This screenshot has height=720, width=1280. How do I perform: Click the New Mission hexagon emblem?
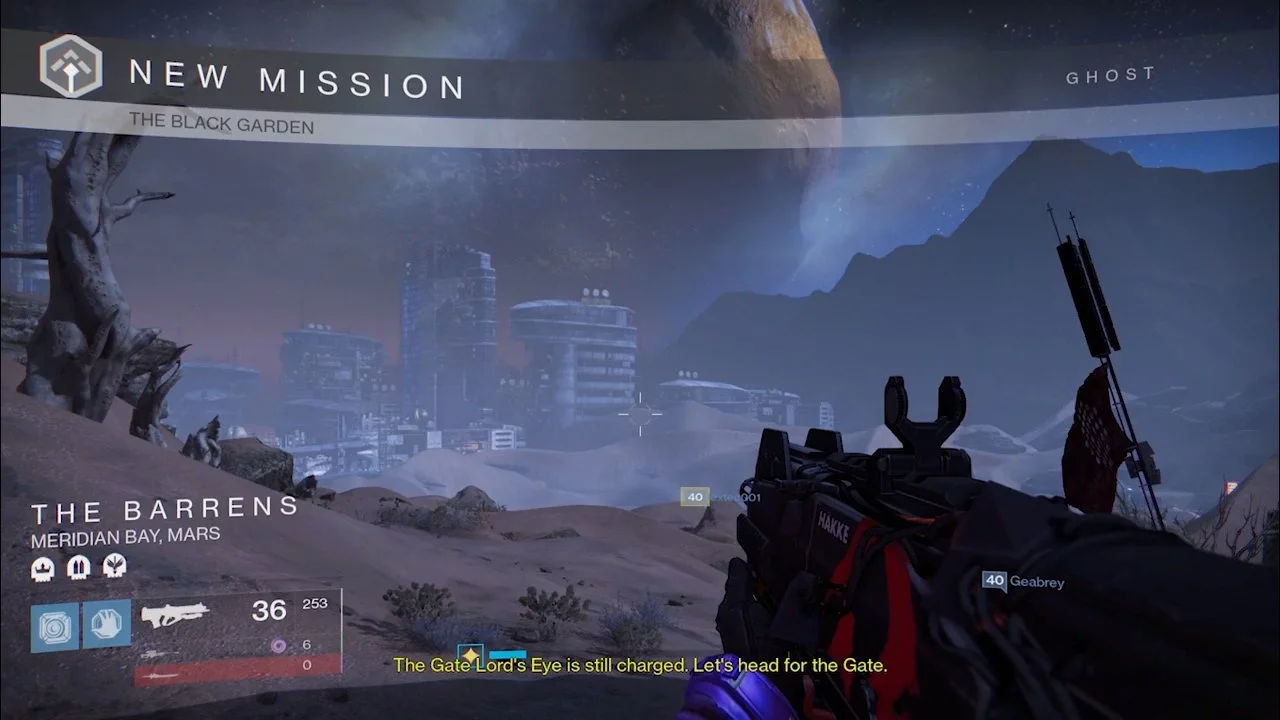tap(71, 66)
